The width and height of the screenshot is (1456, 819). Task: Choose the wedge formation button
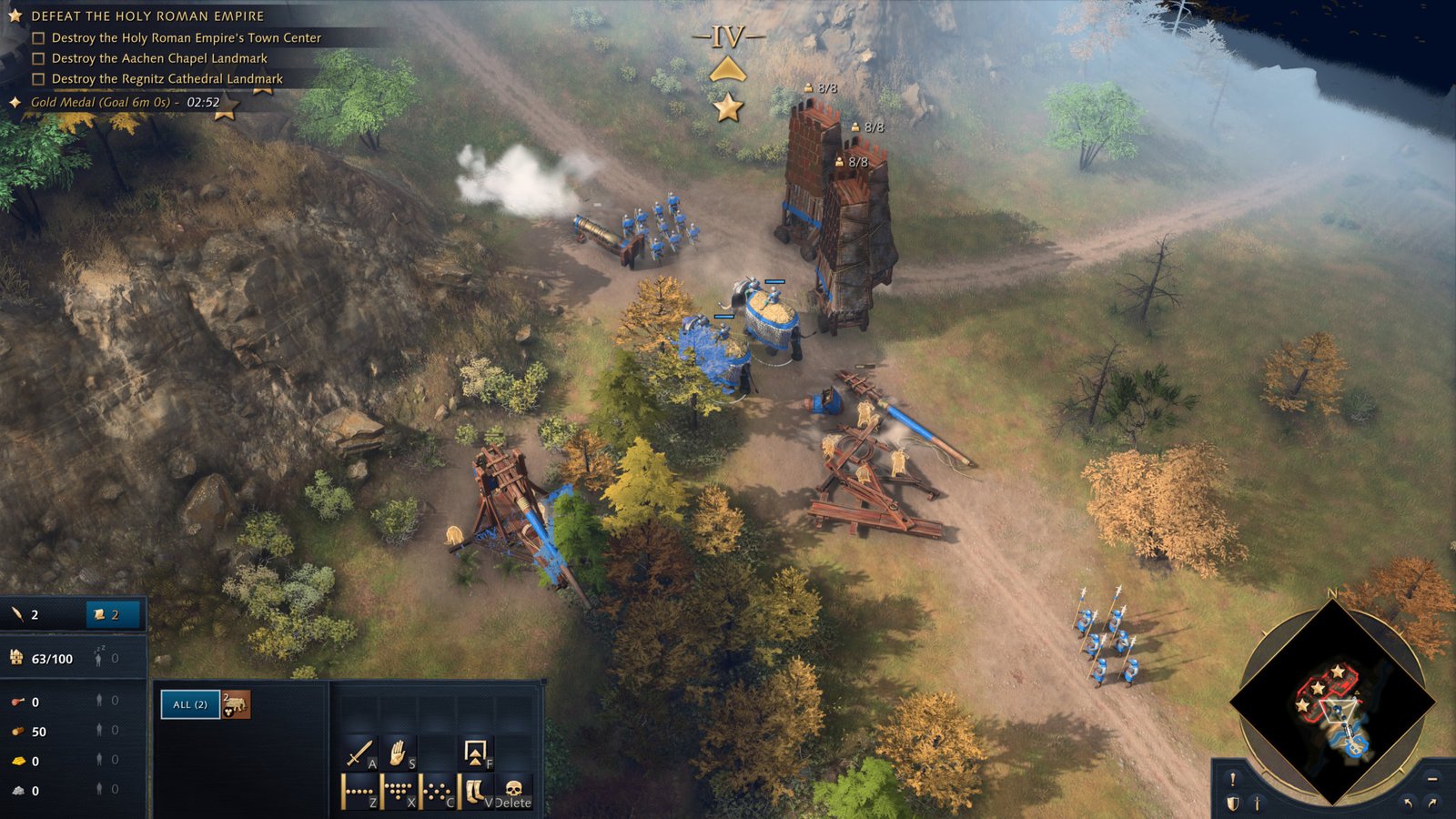399,792
